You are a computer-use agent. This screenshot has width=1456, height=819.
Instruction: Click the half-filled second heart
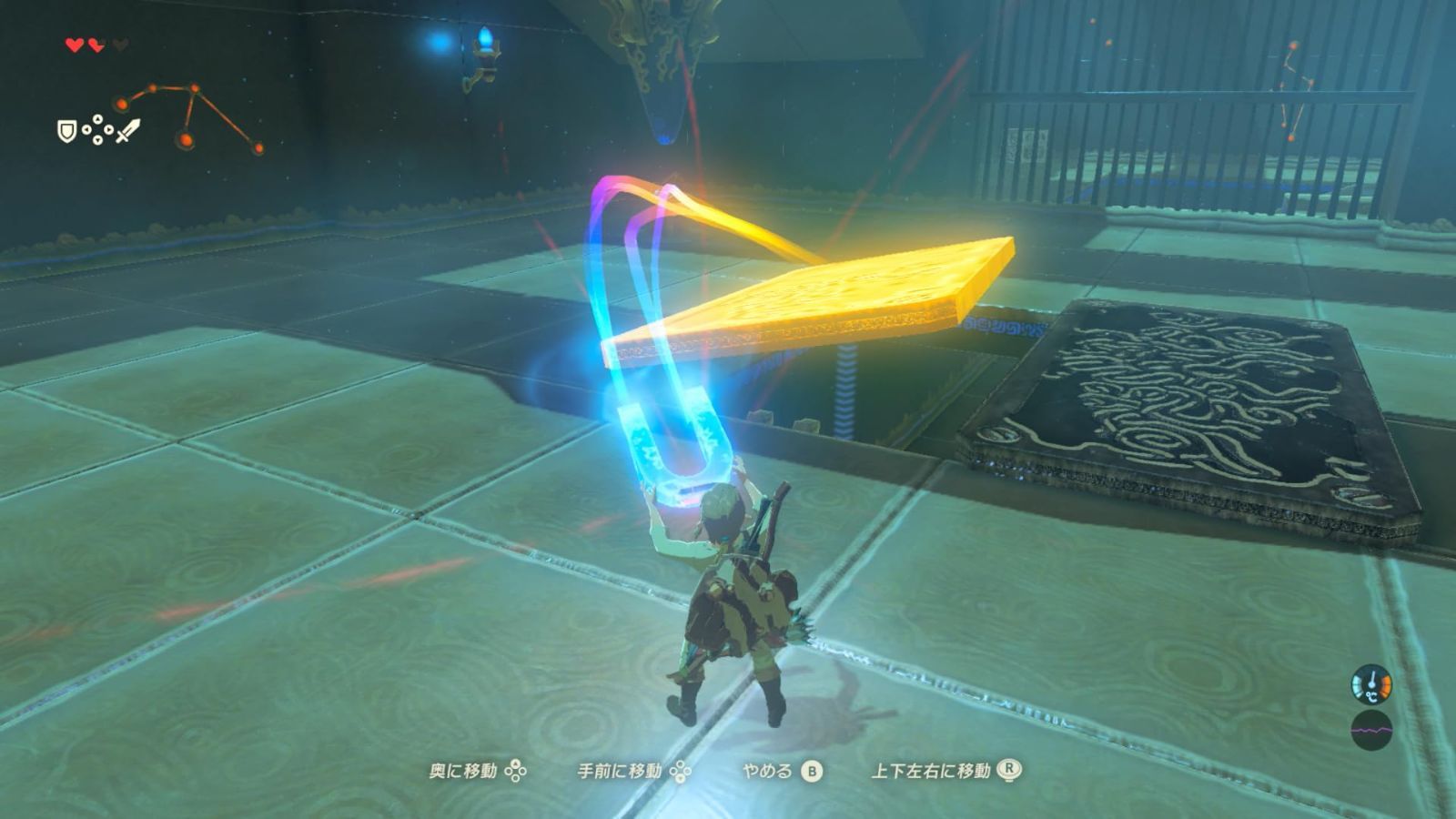pos(96,45)
